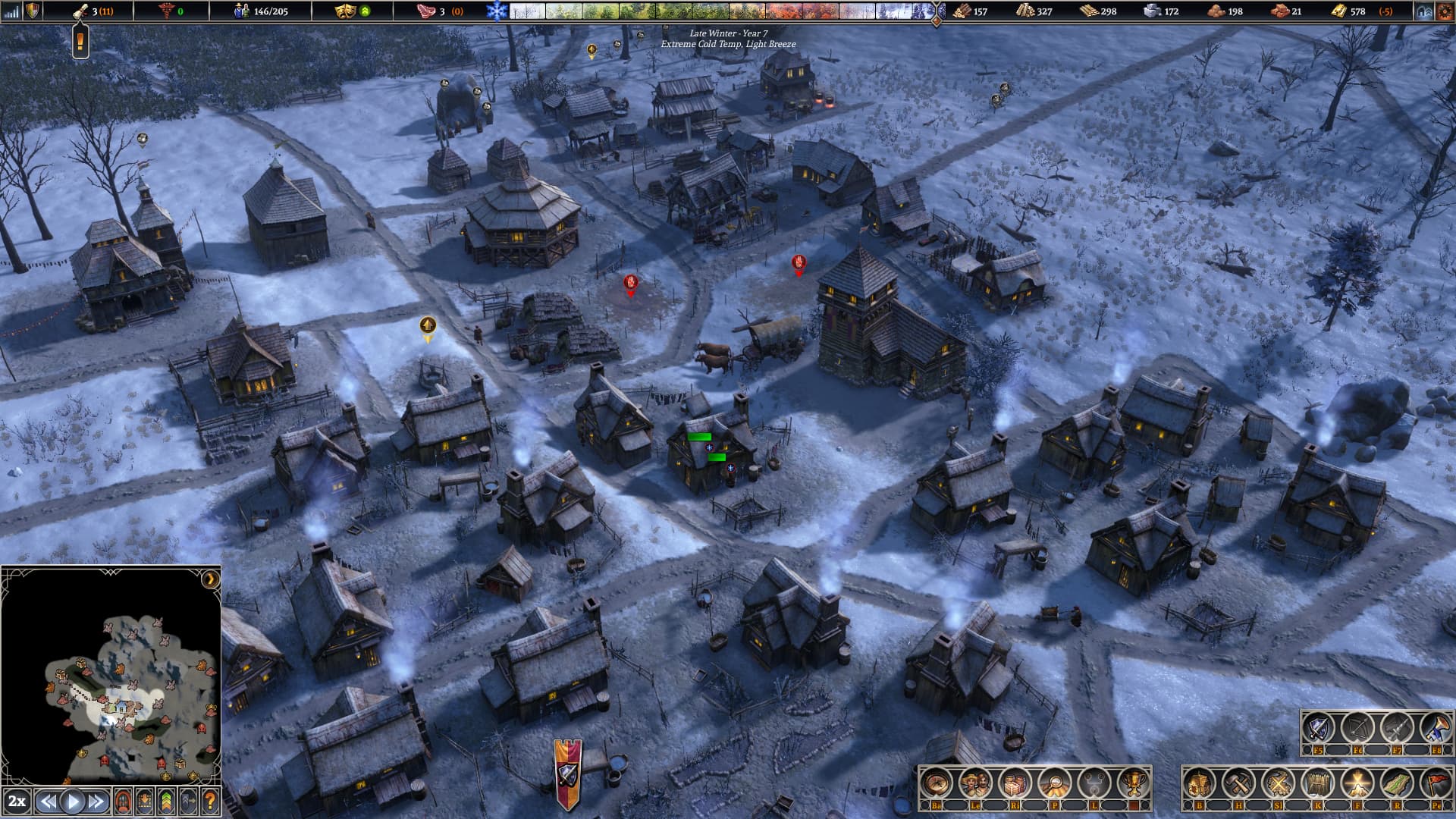1456x819 pixels.
Task: Speed up with the fast-forward button
Action: [x=96, y=801]
